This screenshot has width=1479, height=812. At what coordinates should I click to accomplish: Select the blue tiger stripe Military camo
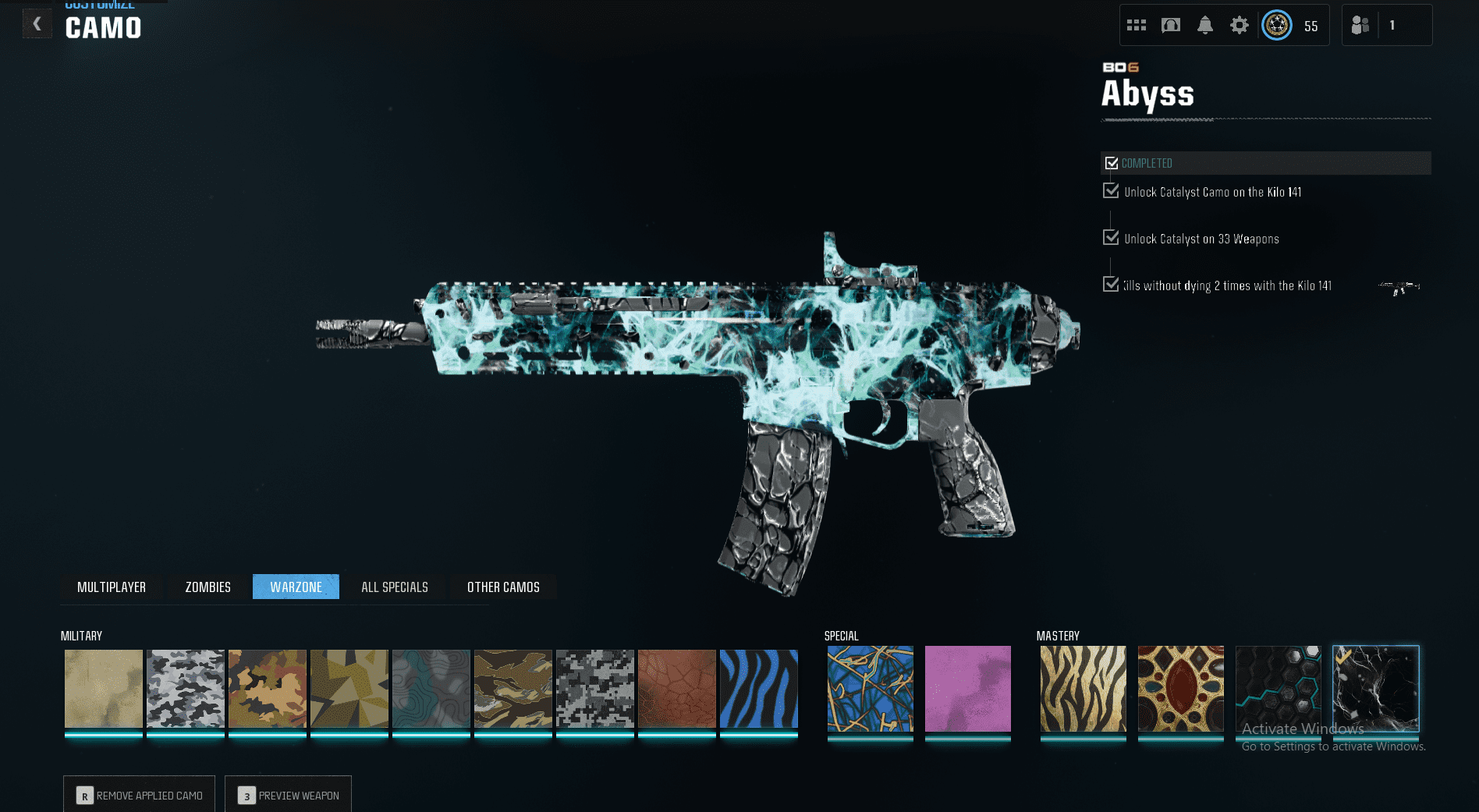tap(759, 689)
